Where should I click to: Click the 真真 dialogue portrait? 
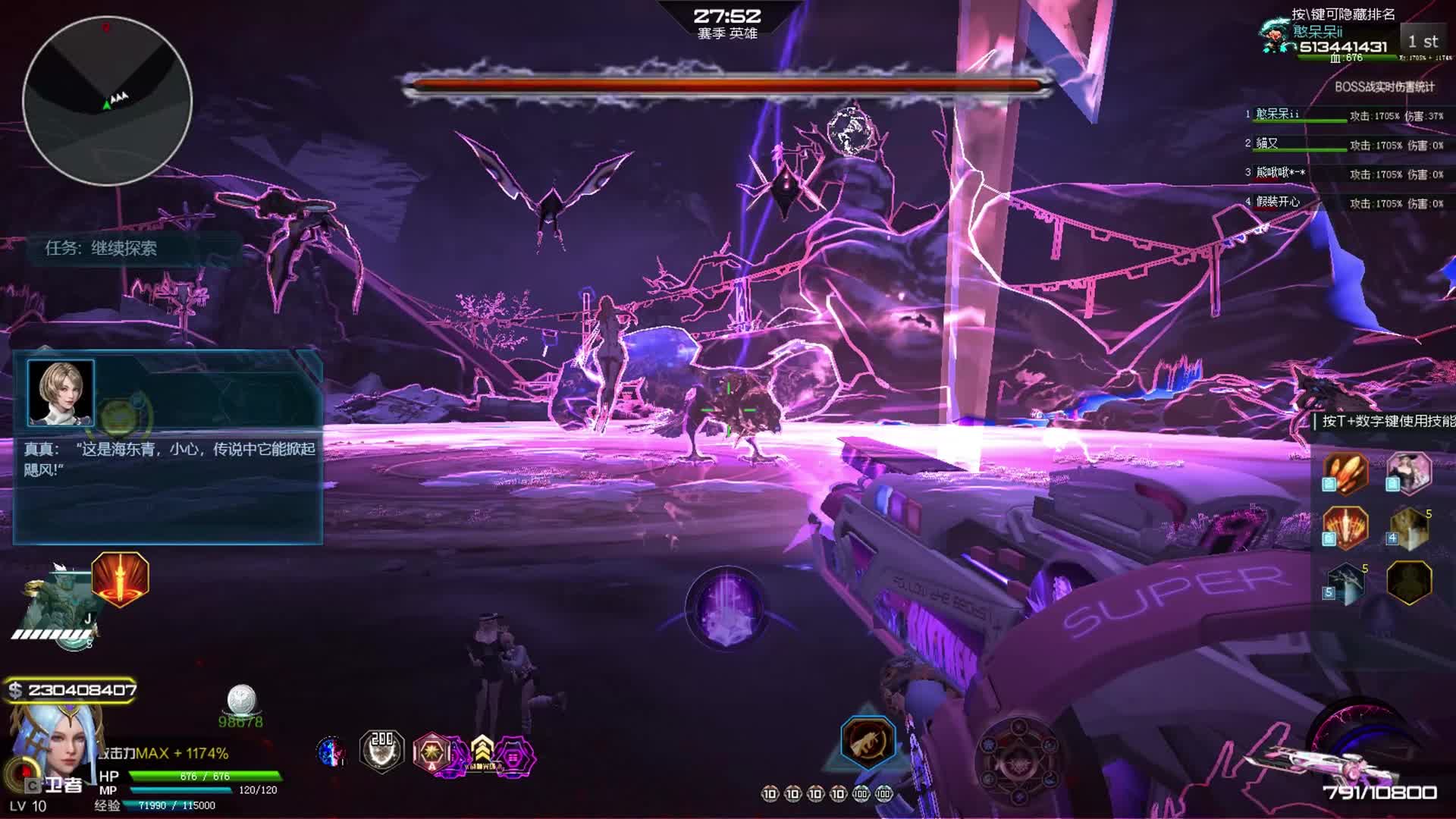pos(61,392)
